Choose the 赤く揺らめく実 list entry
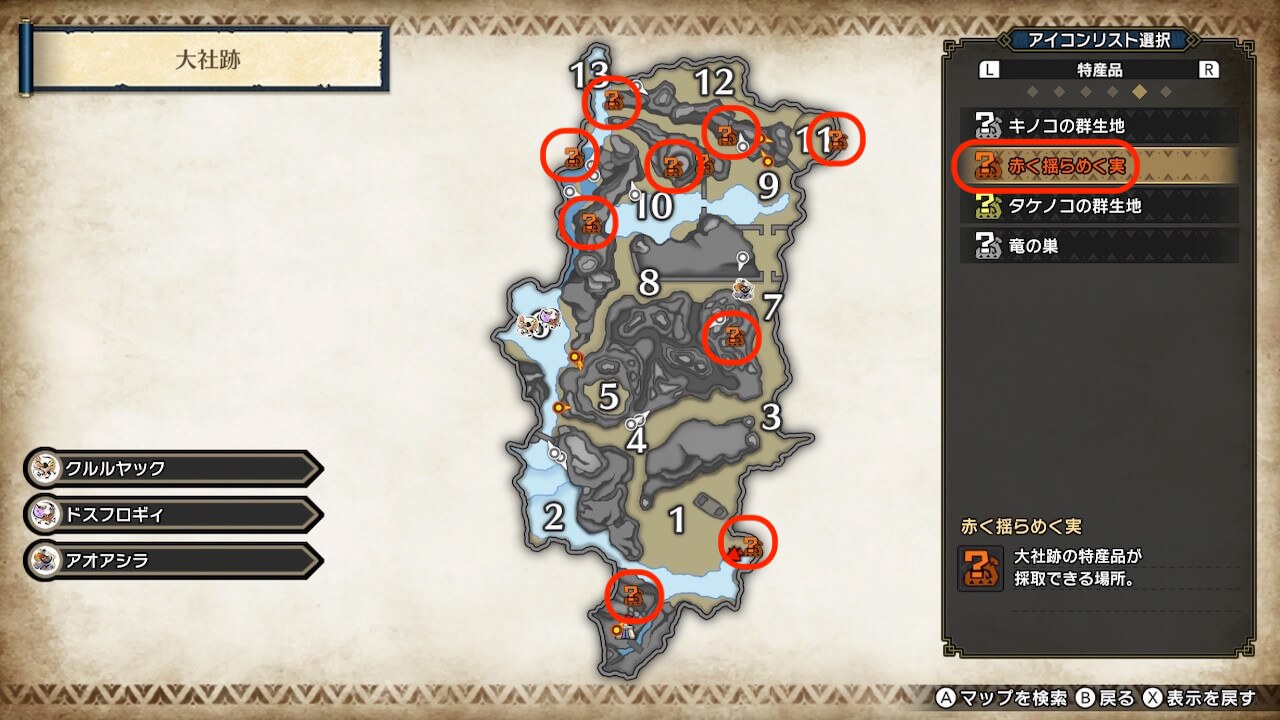This screenshot has height=720, width=1280. [x=1098, y=166]
